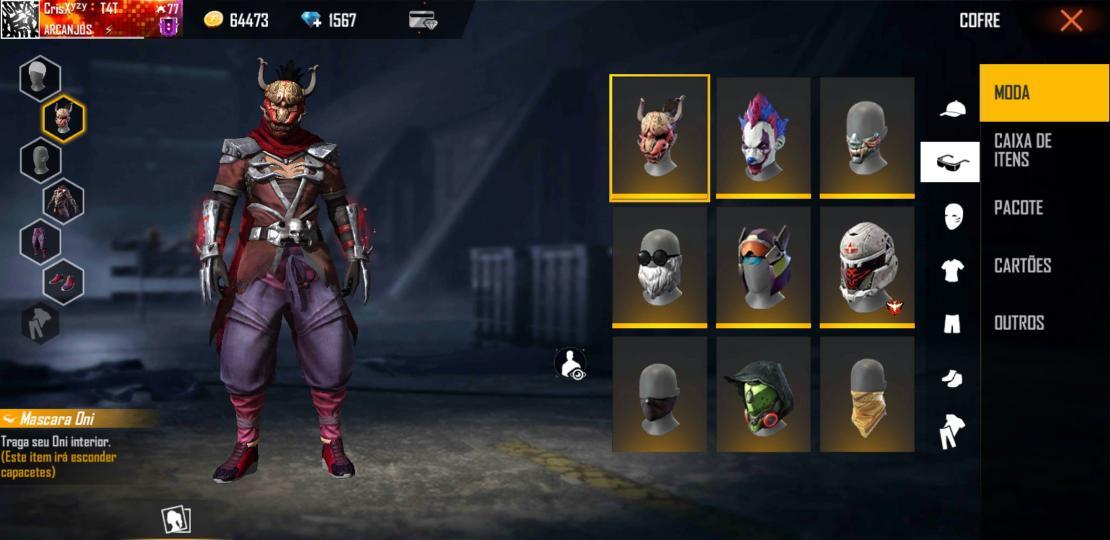
Task: Switch to the shorts bottoms category
Action: coord(952,323)
